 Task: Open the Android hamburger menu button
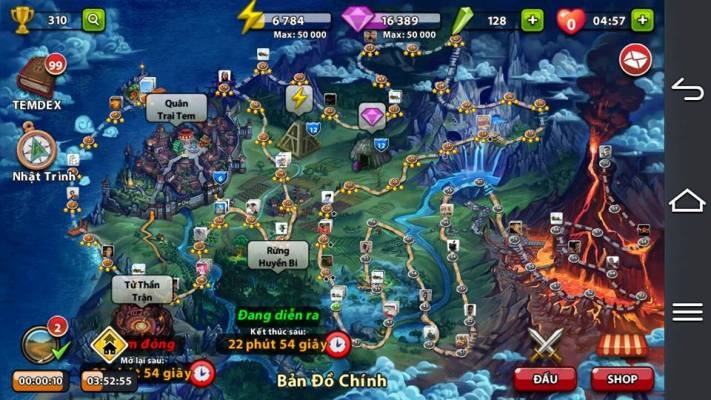[687, 312]
